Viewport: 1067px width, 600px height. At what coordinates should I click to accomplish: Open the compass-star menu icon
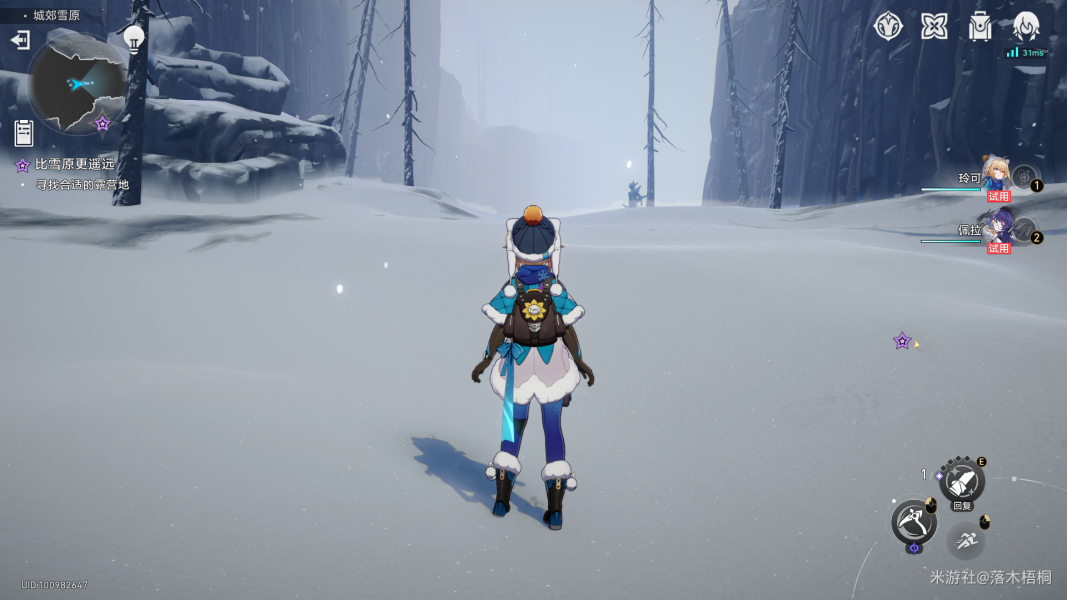click(x=888, y=27)
